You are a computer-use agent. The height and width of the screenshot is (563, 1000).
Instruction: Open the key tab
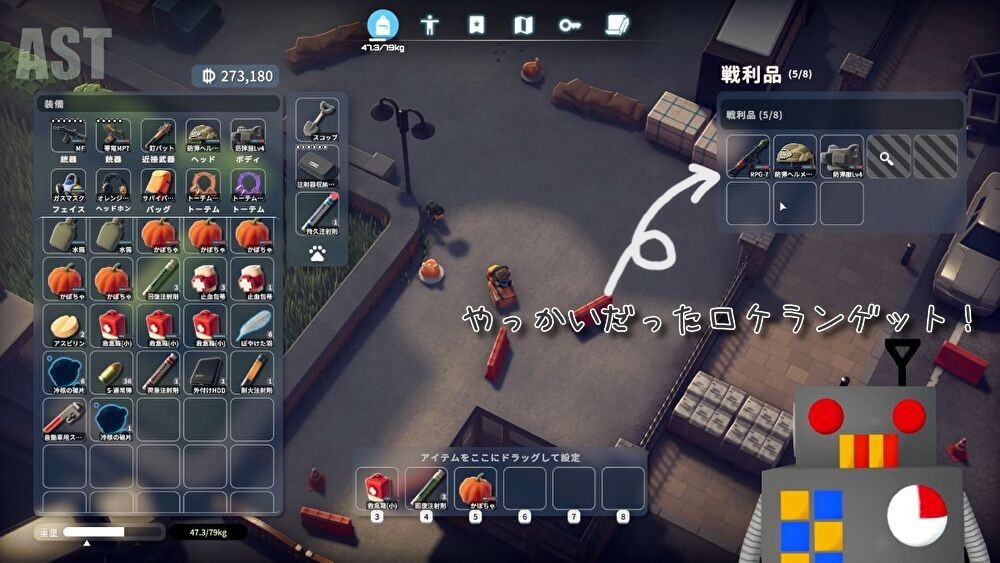tap(570, 25)
